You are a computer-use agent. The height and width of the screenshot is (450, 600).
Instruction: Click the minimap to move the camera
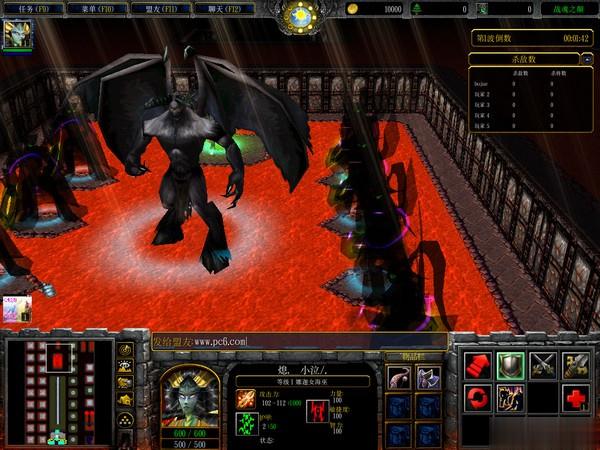tap(58, 391)
